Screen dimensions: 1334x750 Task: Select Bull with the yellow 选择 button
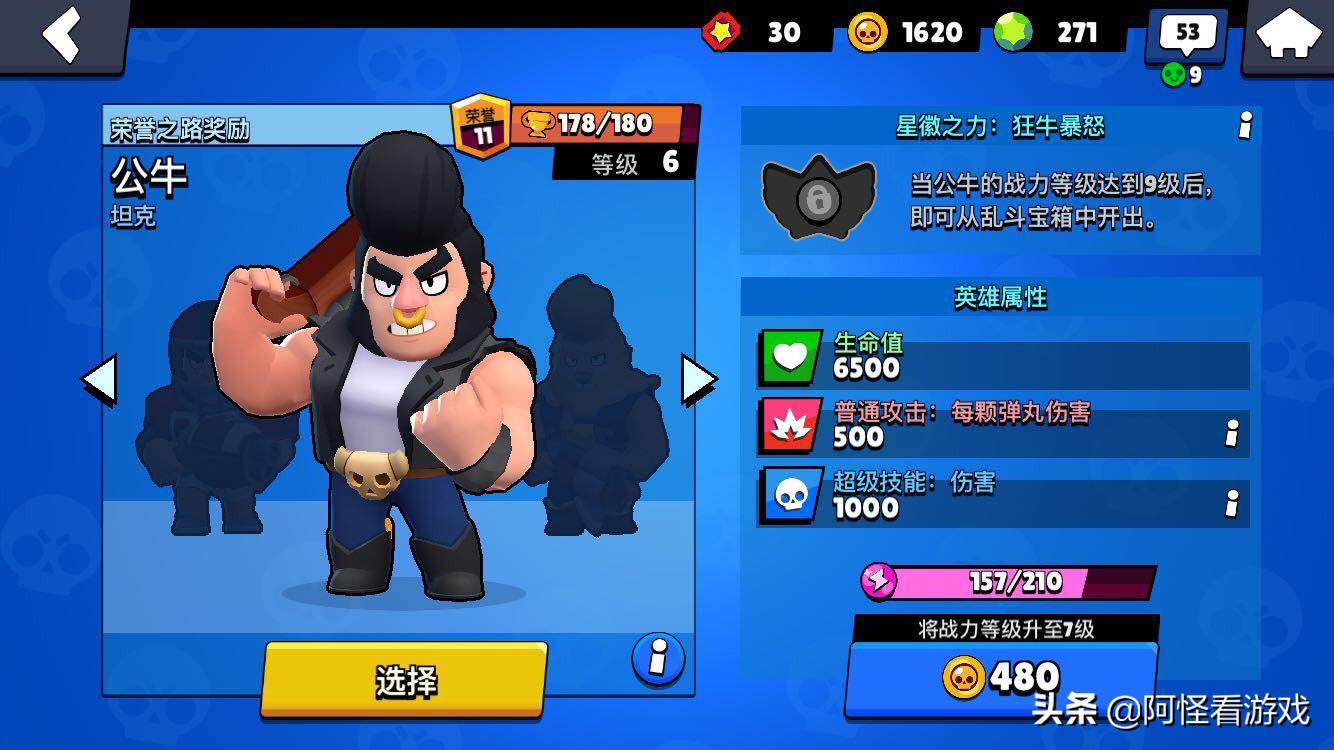point(405,680)
